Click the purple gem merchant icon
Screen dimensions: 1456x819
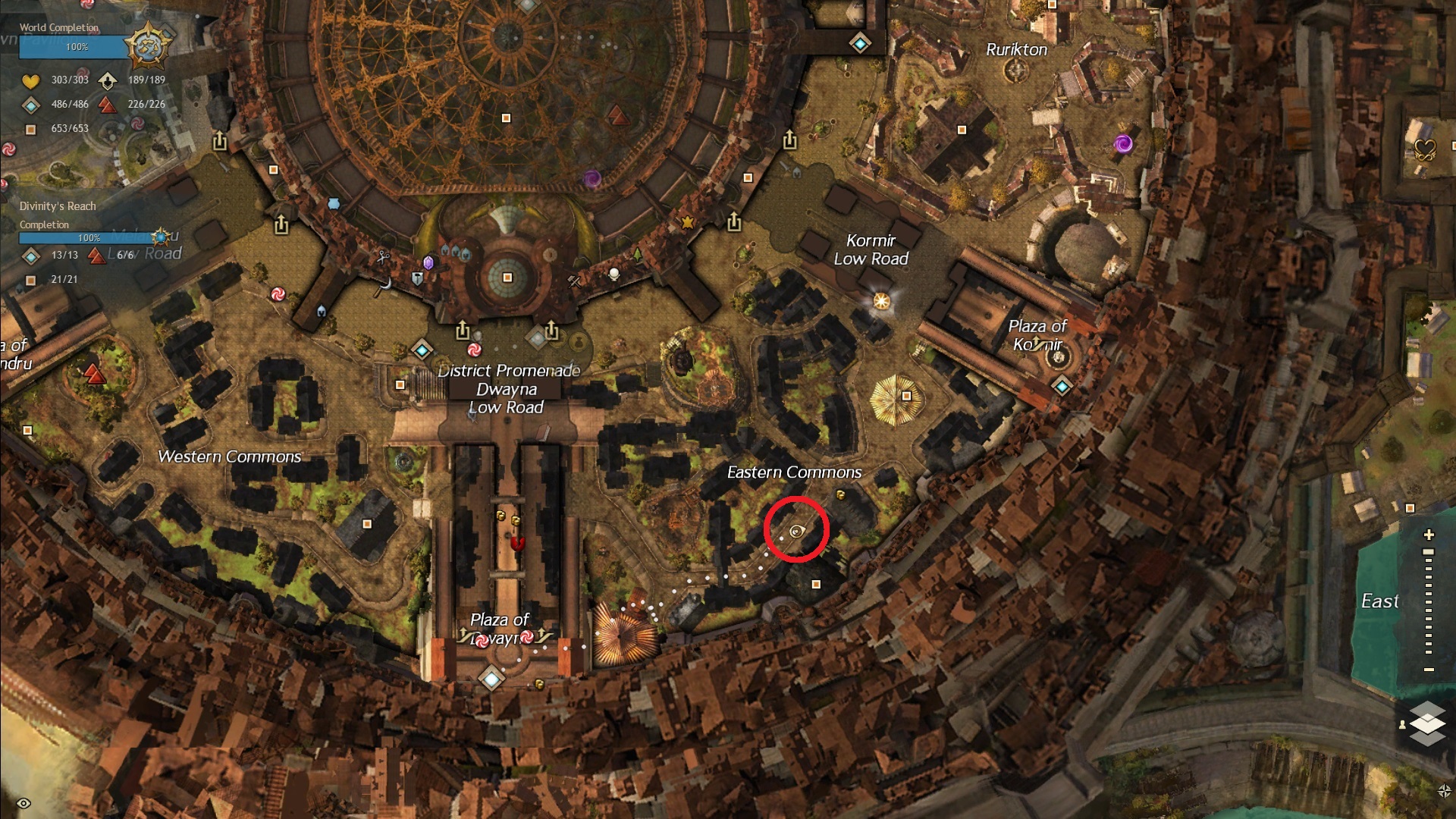(428, 263)
